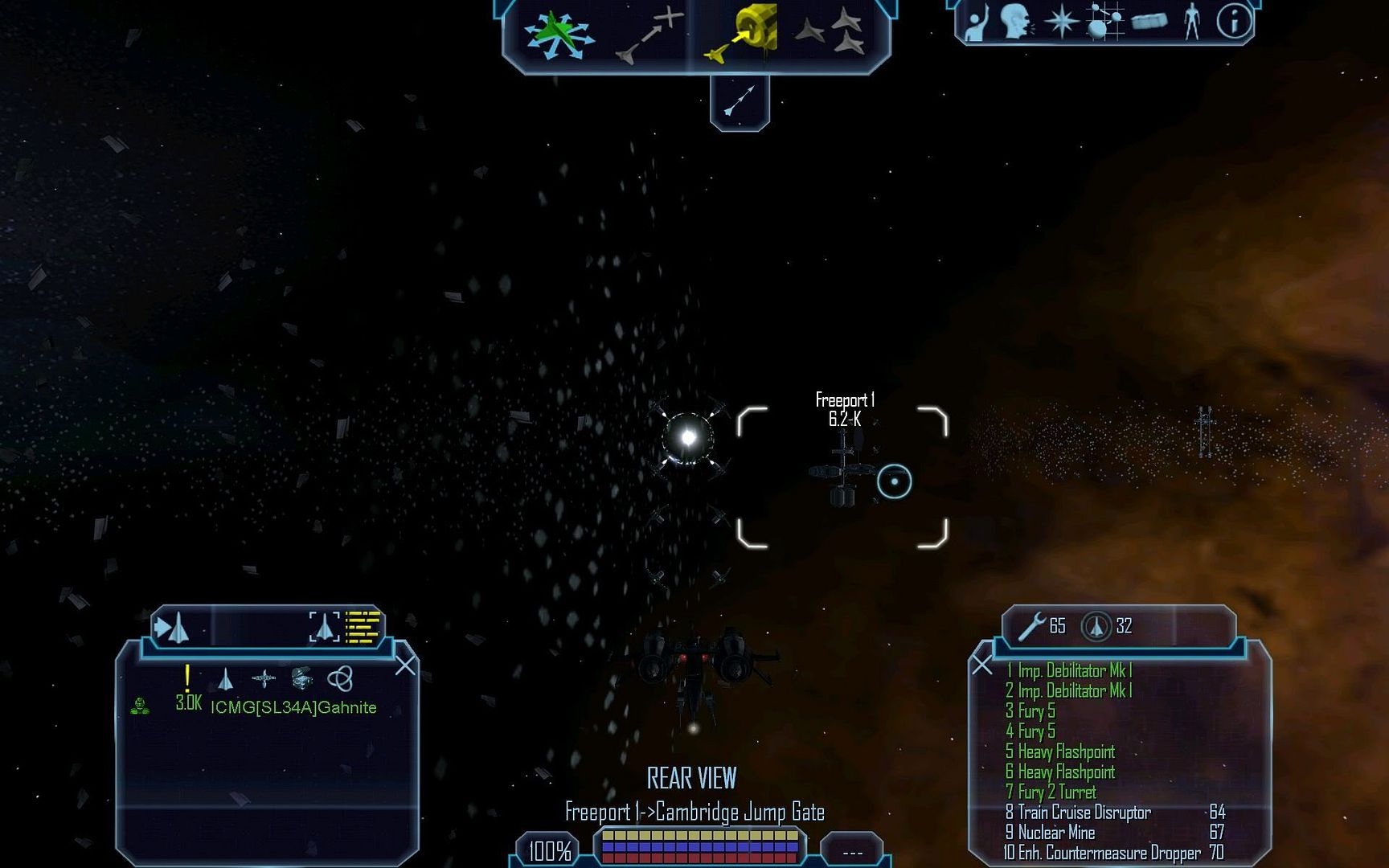Close the weapons list panel
This screenshot has width=1389, height=868.
pyautogui.click(x=981, y=665)
